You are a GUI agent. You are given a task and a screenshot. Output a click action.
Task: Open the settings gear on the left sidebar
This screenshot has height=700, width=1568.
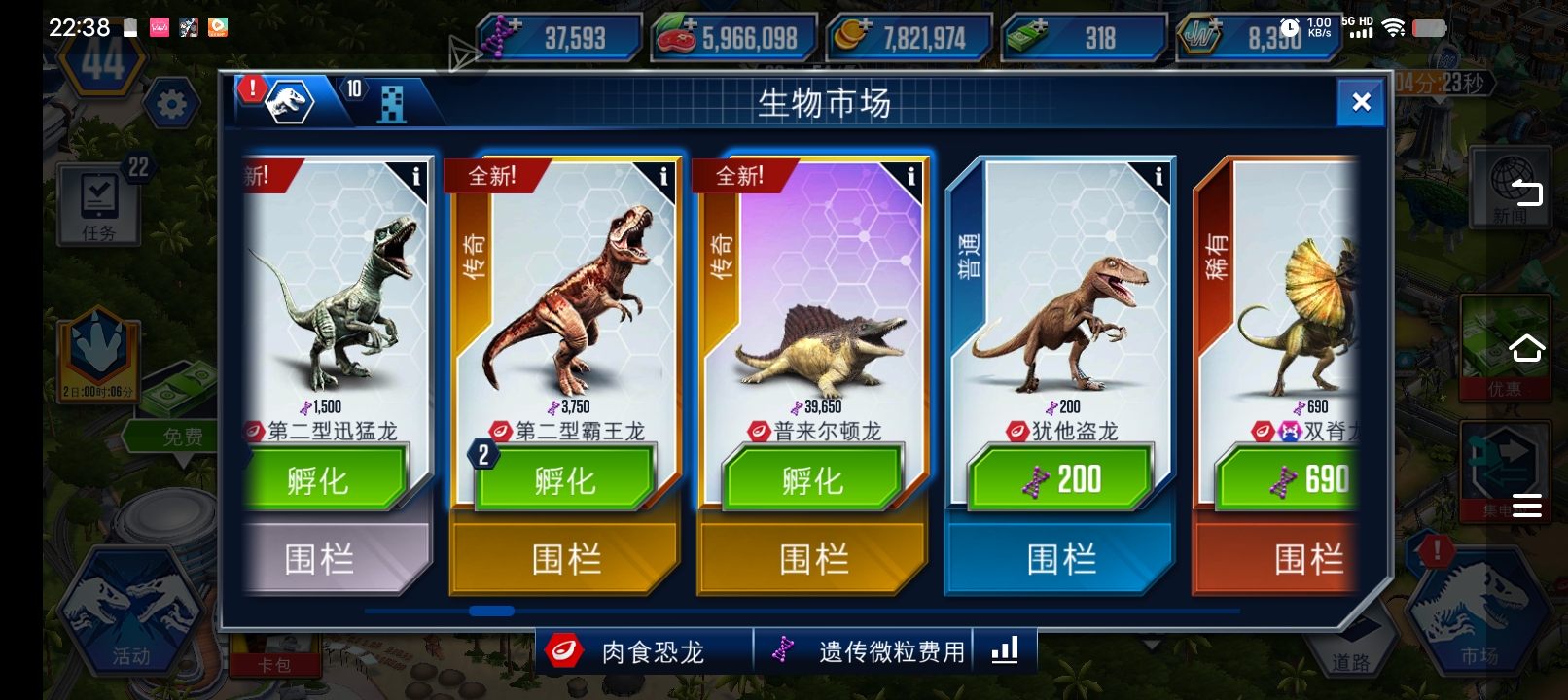coord(173,104)
